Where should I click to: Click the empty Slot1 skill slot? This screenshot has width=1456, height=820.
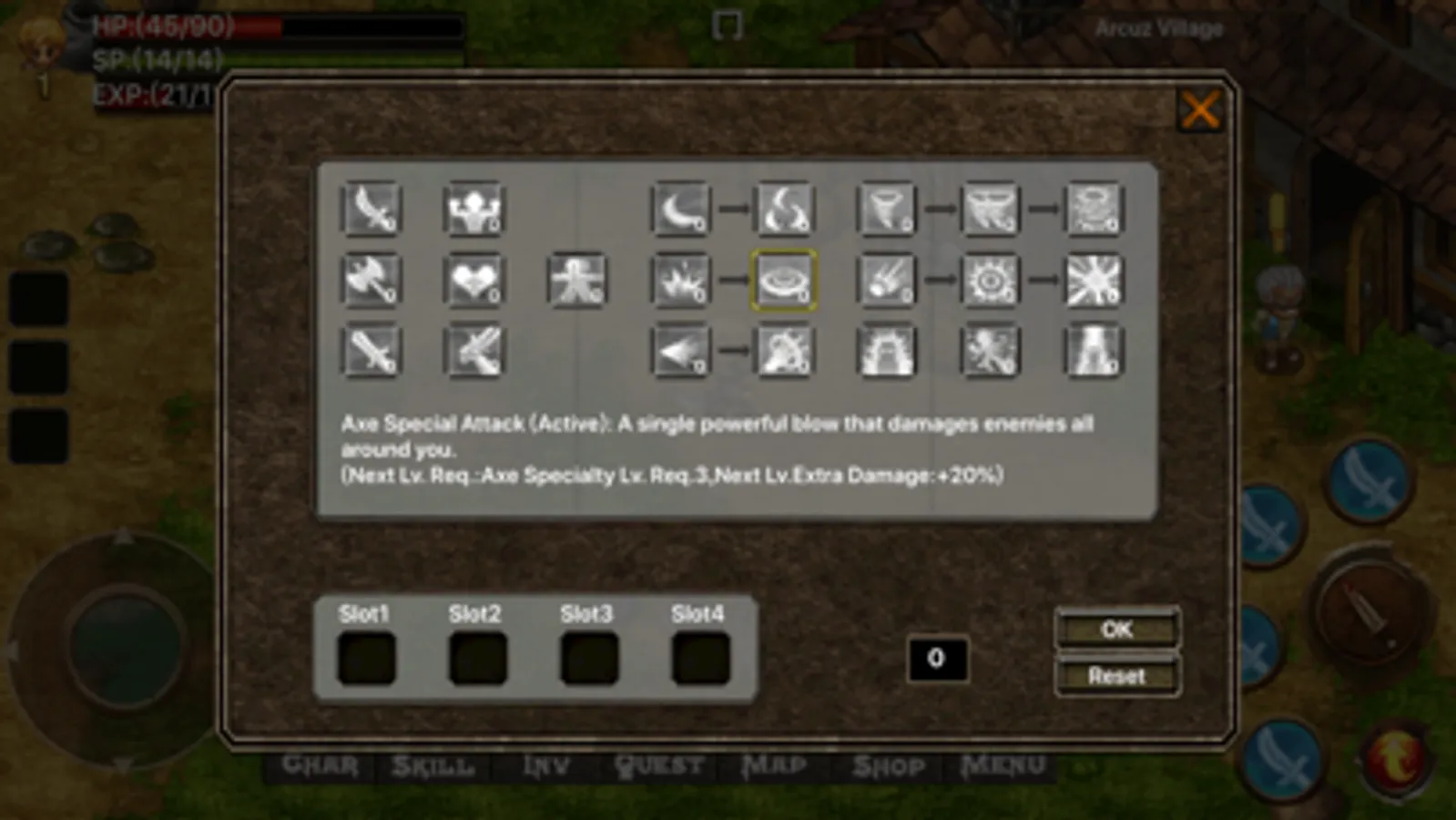coord(367,658)
